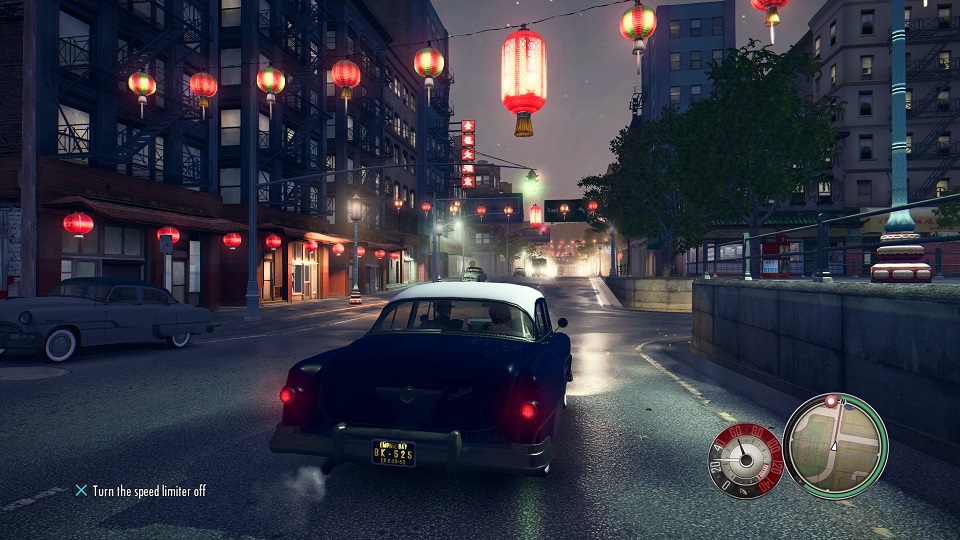The height and width of the screenshot is (540, 960).
Task: Click the circular minimap
Action: pyautogui.click(x=835, y=446)
